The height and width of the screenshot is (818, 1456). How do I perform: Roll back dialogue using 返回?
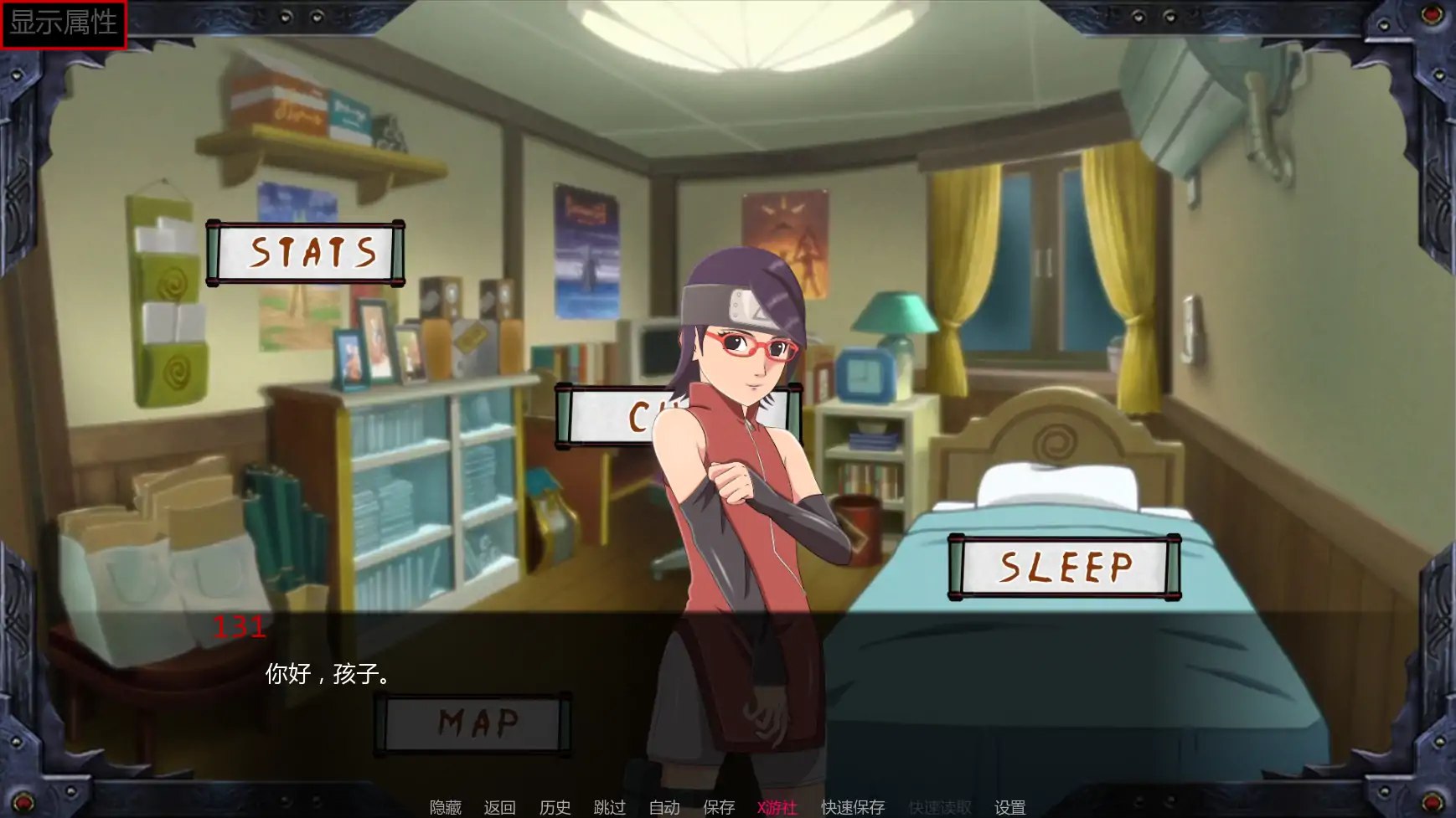coord(499,807)
